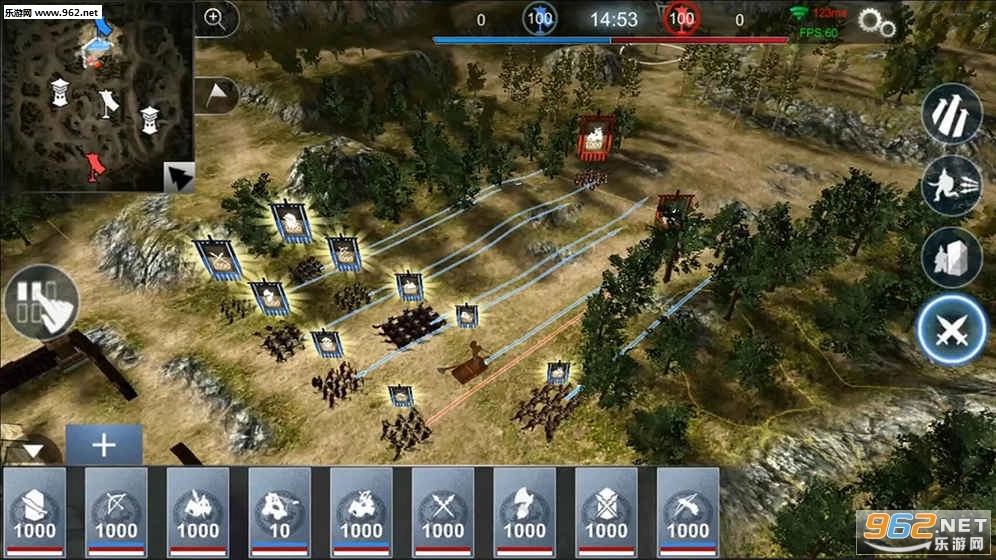The height and width of the screenshot is (560, 996).
Task: Activate the multi-select units hand button
Action: (41, 299)
